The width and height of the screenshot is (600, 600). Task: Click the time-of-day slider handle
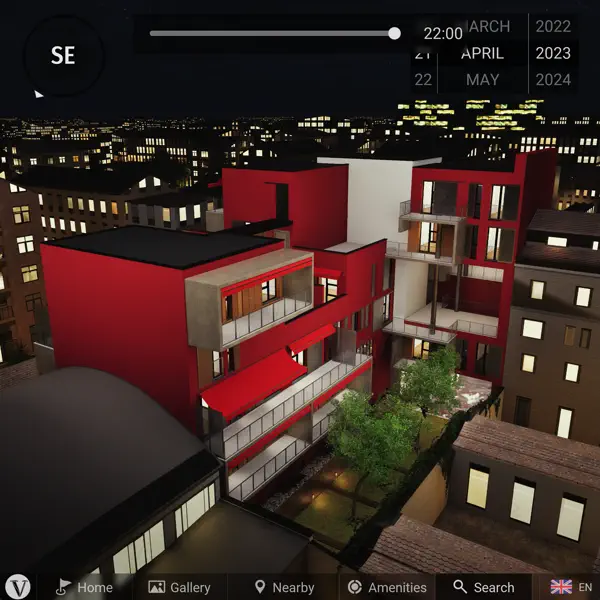tap(395, 33)
